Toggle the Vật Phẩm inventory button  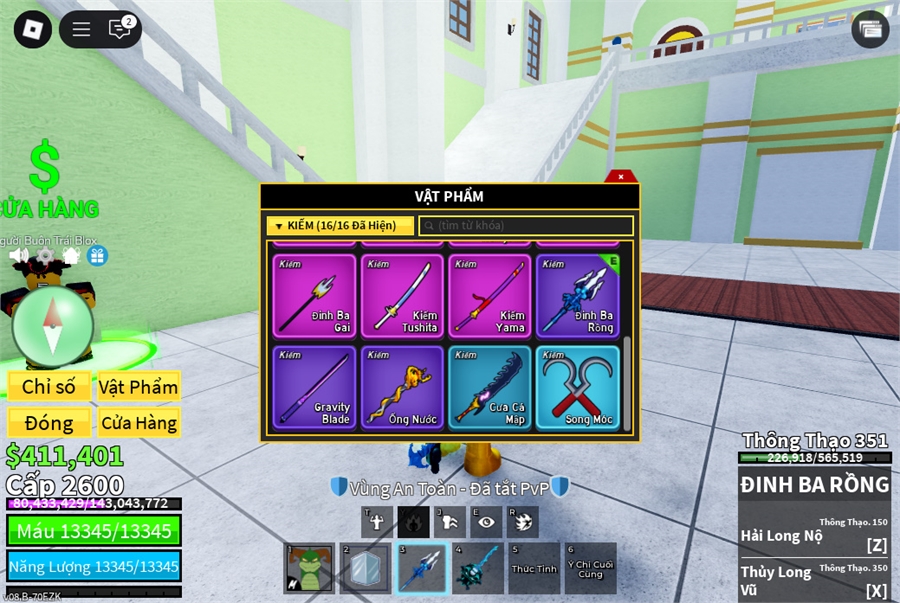tap(138, 387)
